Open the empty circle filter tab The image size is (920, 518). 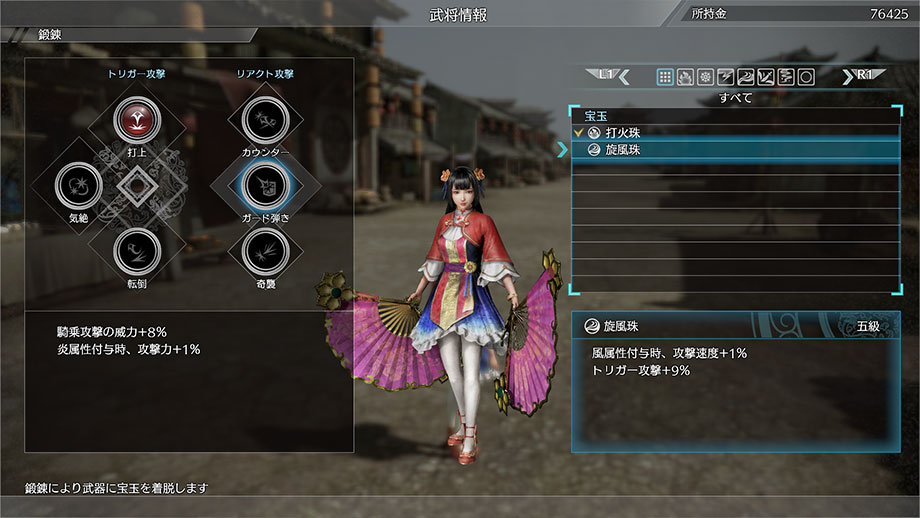(805, 76)
